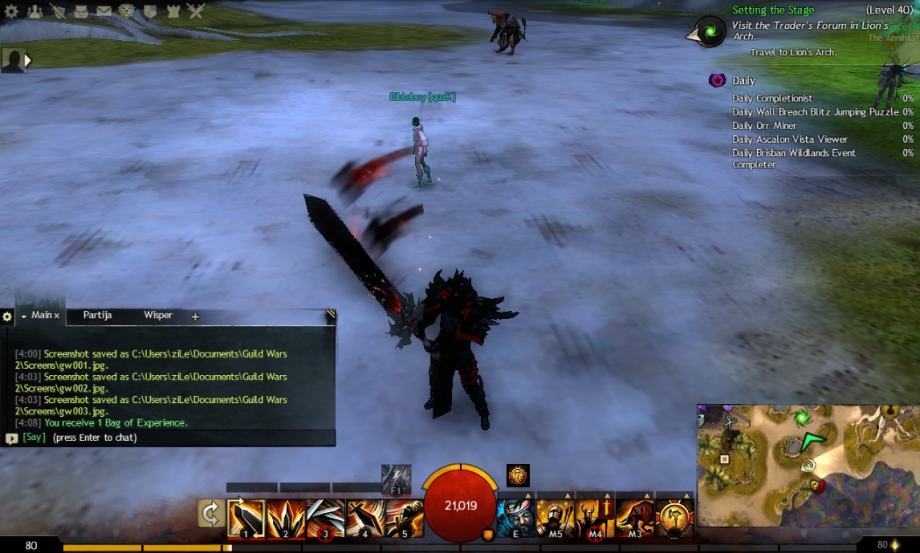Screen dimensions: 920x553
Task: Click the minimap
Action: [x=807, y=465]
